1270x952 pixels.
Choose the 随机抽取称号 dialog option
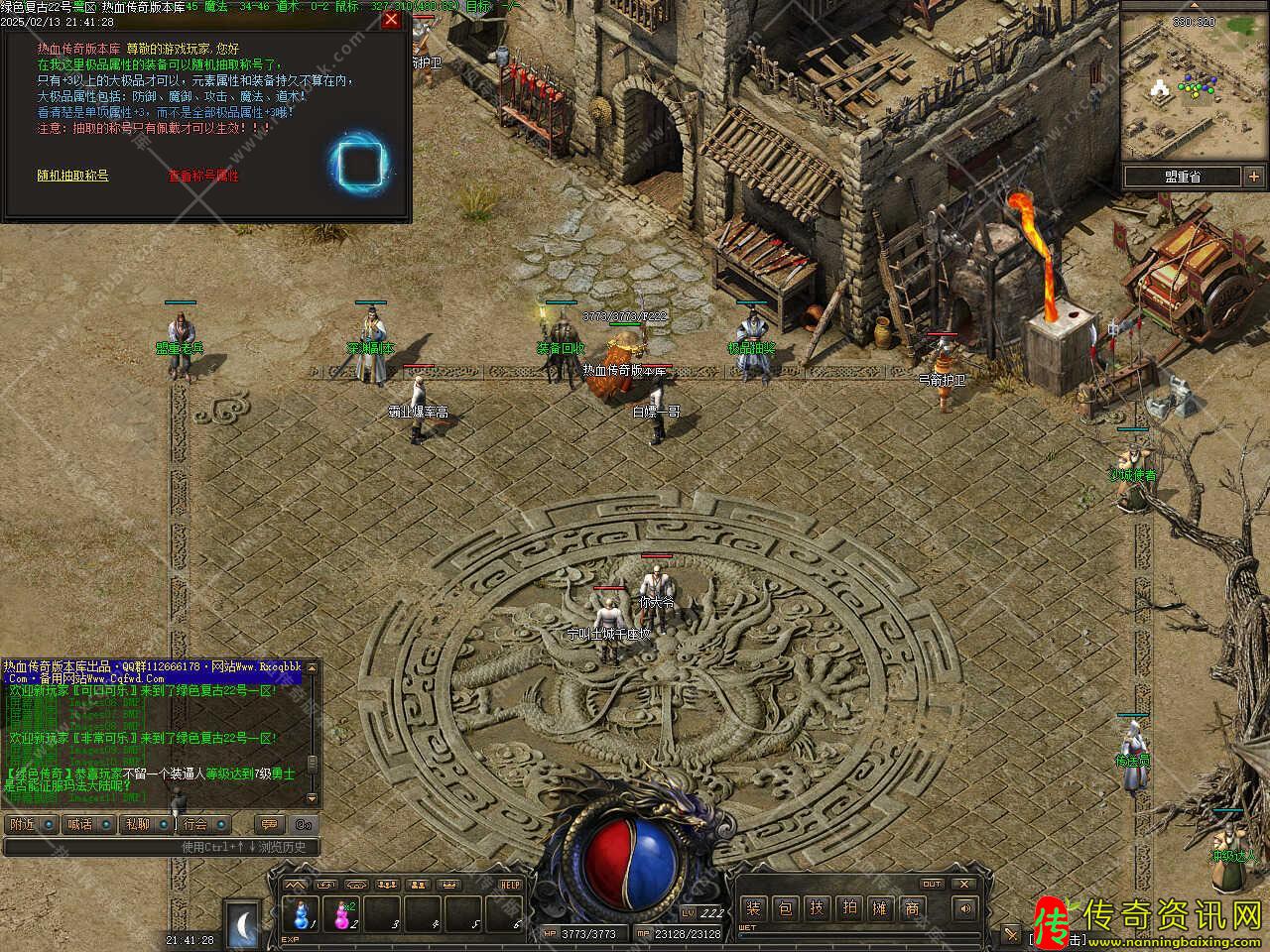click(72, 176)
